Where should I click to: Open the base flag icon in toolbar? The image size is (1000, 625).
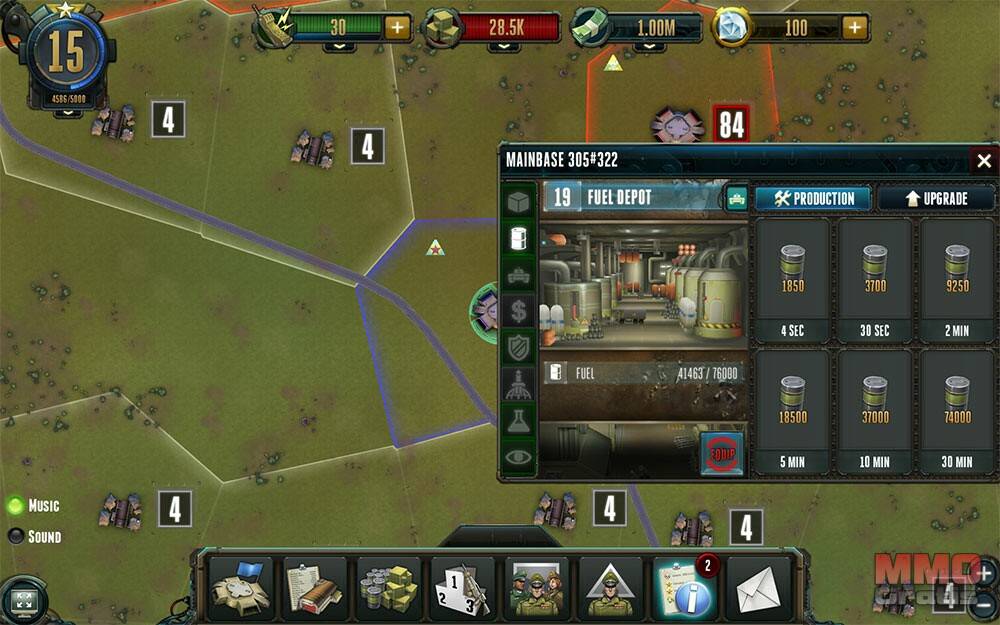tap(241, 589)
